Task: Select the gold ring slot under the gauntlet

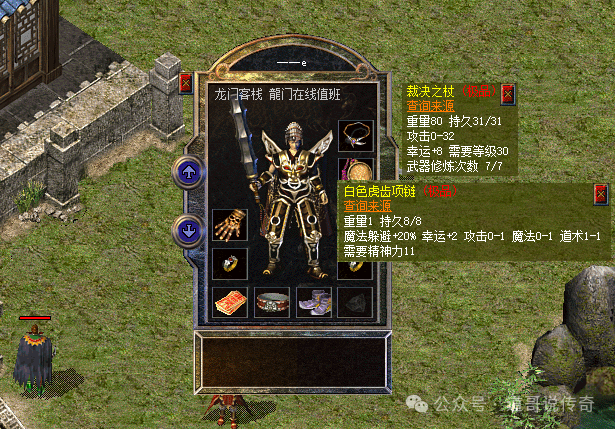Action: 228,263
